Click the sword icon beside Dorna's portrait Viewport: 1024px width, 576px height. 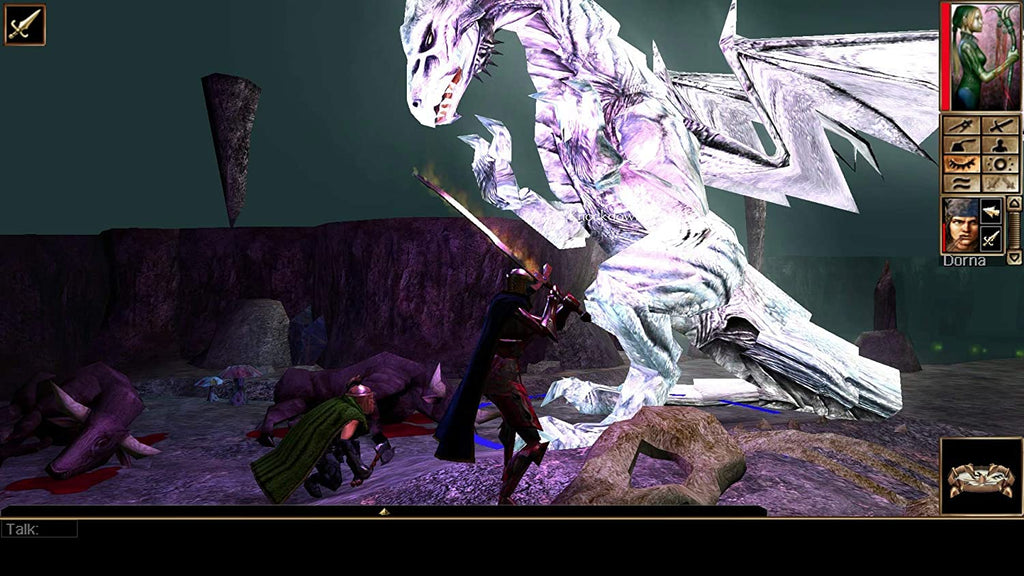pyautogui.click(x=991, y=238)
